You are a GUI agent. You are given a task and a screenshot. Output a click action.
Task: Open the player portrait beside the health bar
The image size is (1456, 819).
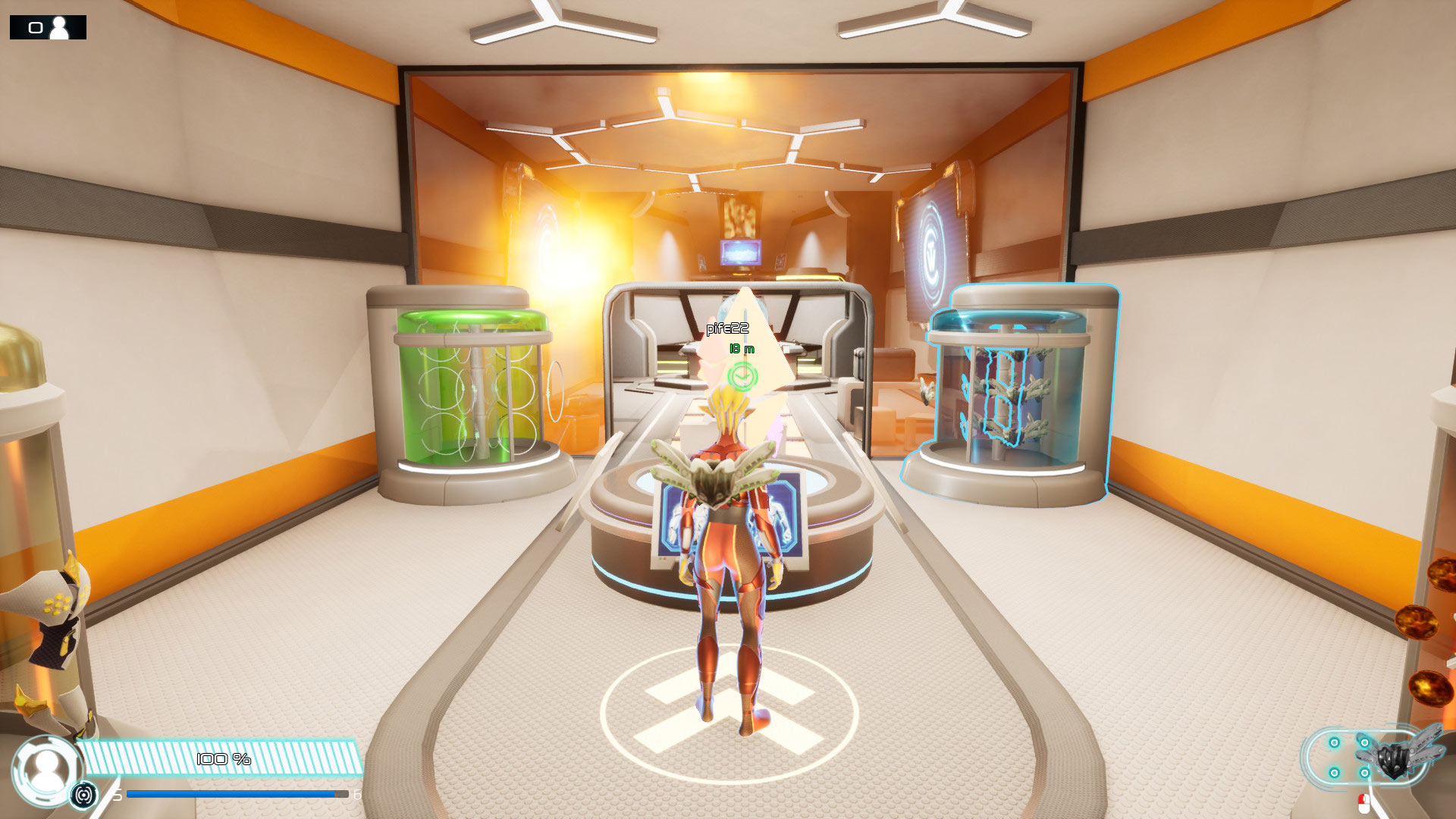[46, 770]
